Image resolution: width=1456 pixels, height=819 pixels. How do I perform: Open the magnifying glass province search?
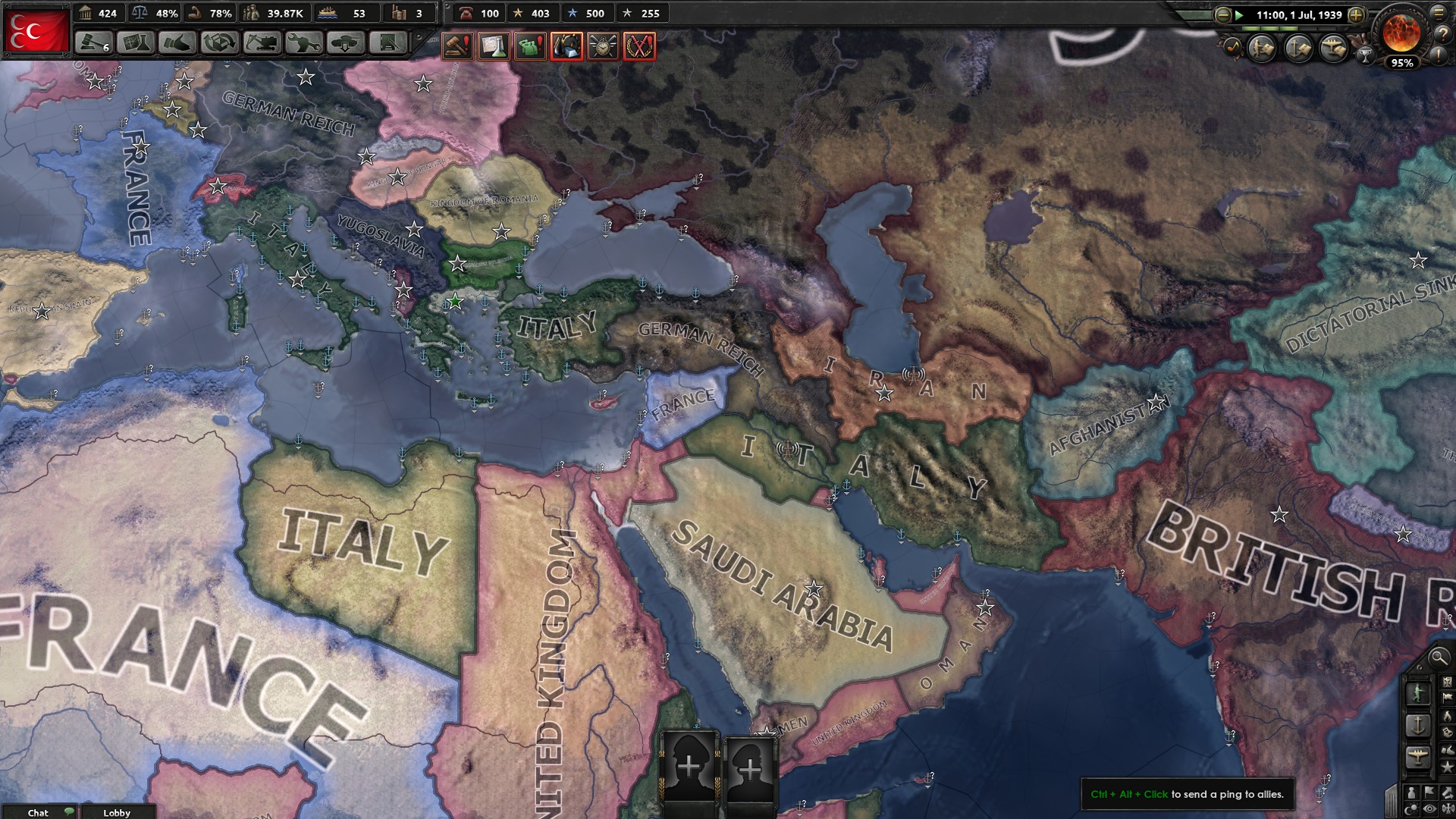[1439, 659]
